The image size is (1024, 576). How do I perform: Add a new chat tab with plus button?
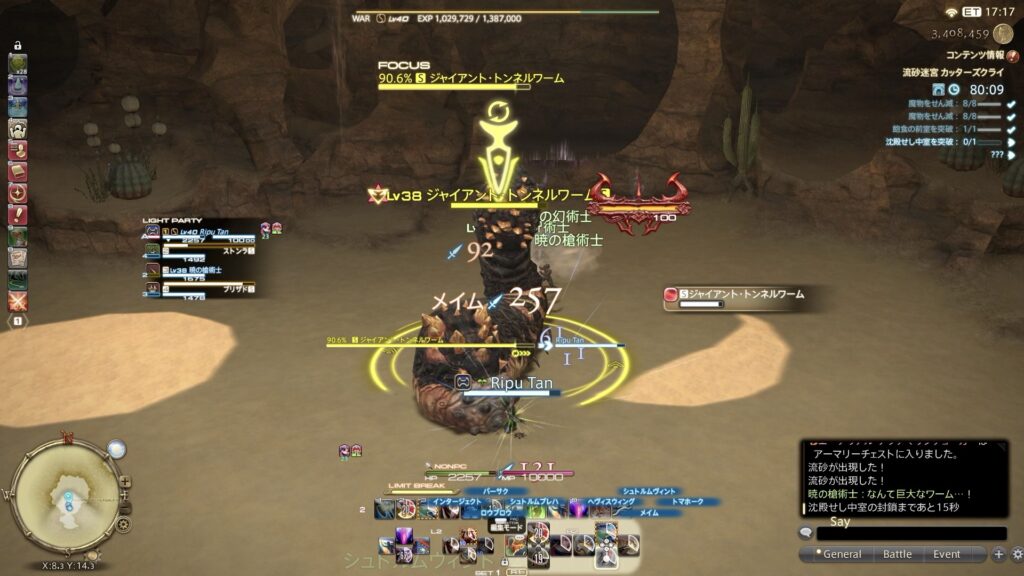click(x=998, y=554)
